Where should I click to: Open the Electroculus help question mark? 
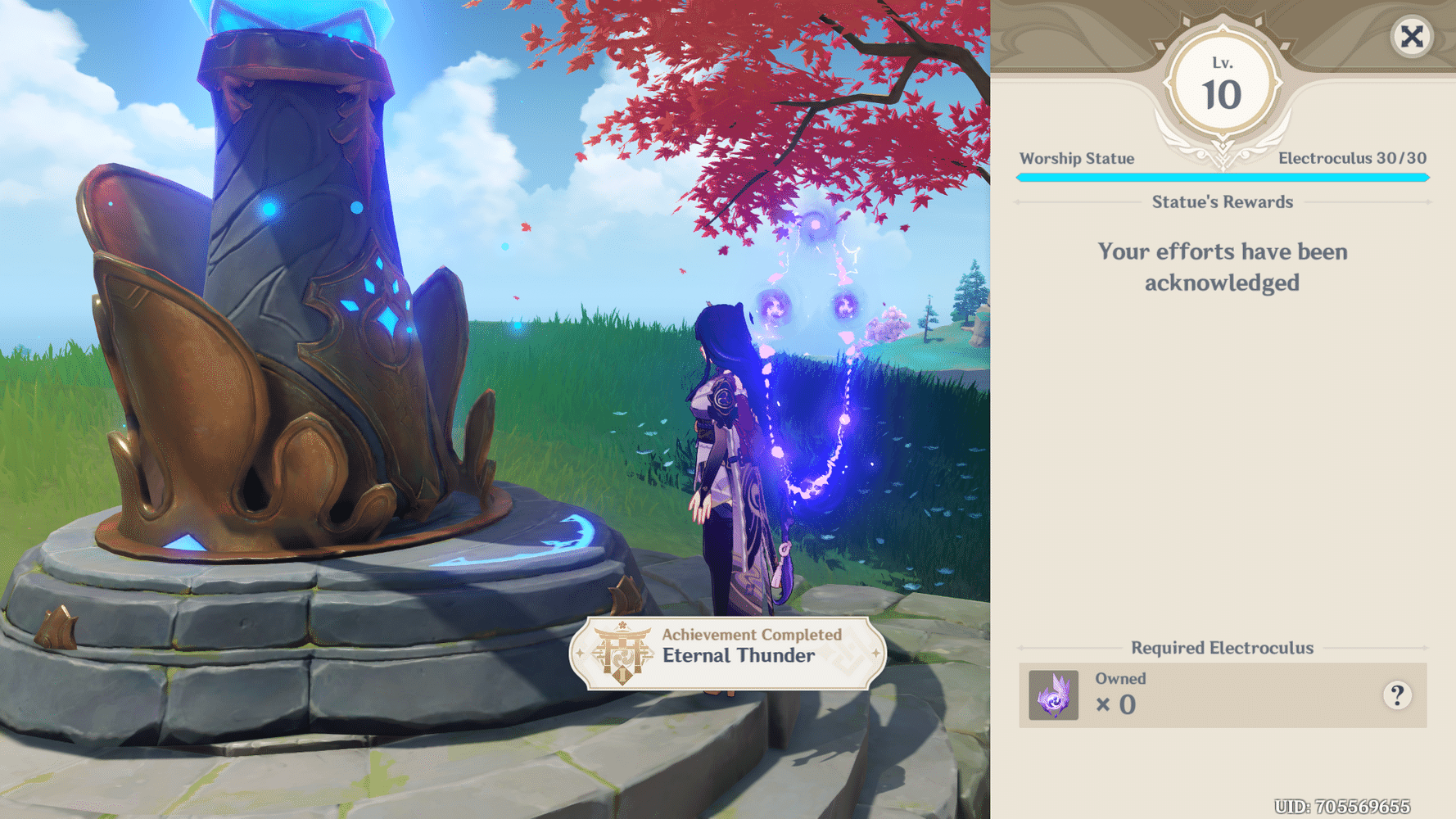pyautogui.click(x=1397, y=695)
